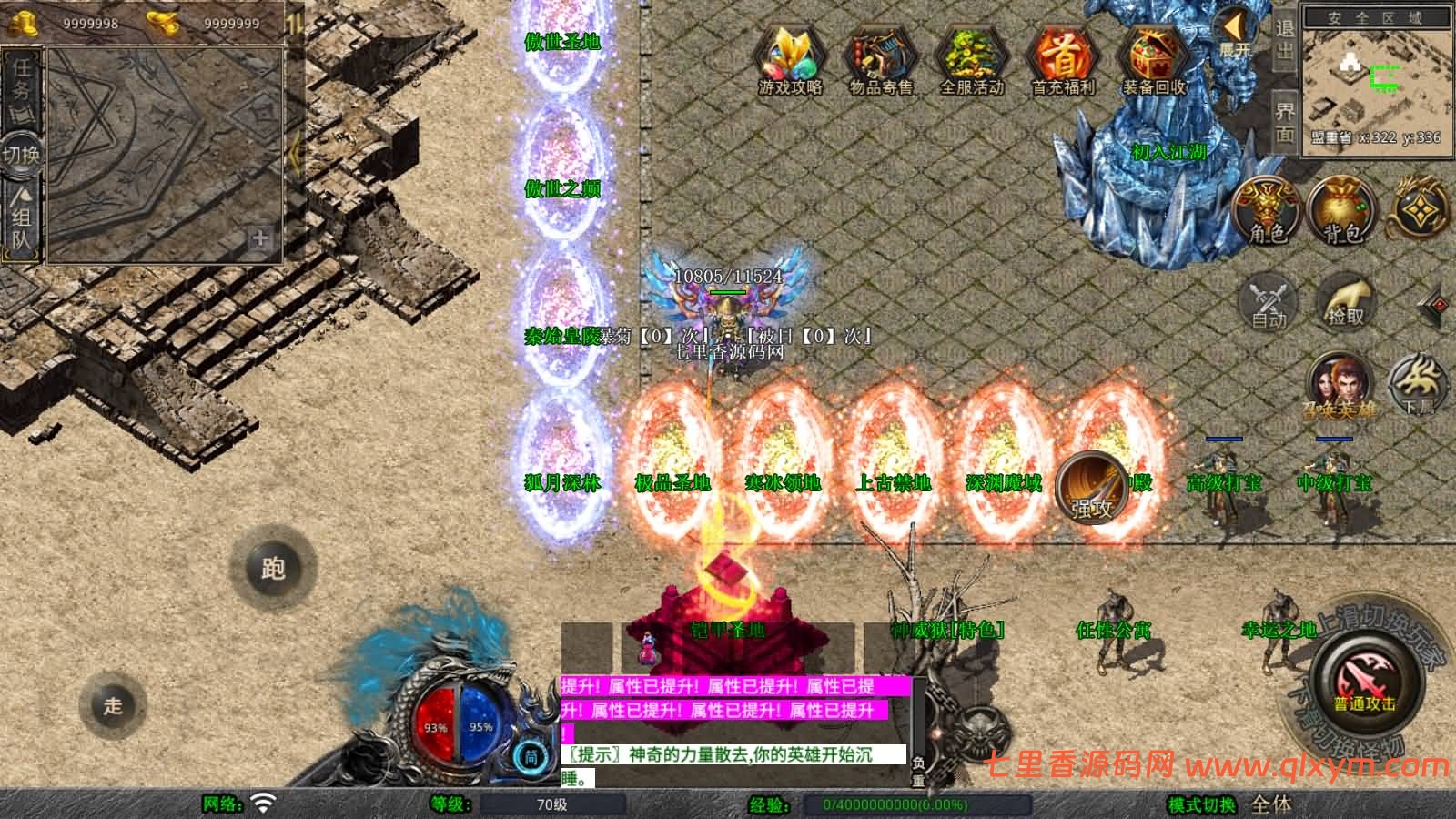1456x819 pixels.
Task: Open the 物品寄售 consignment shop
Action: [x=881, y=58]
